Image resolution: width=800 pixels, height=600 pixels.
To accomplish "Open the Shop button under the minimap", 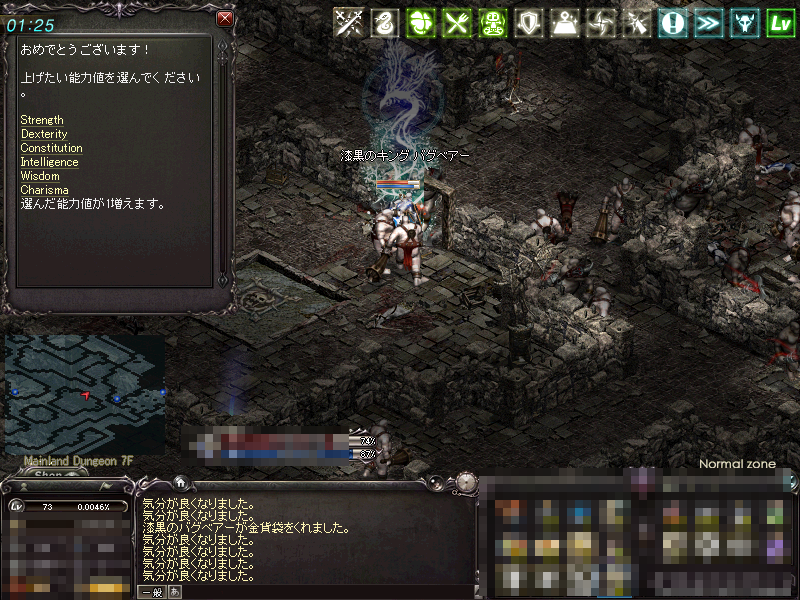I will pyautogui.click(x=48, y=475).
